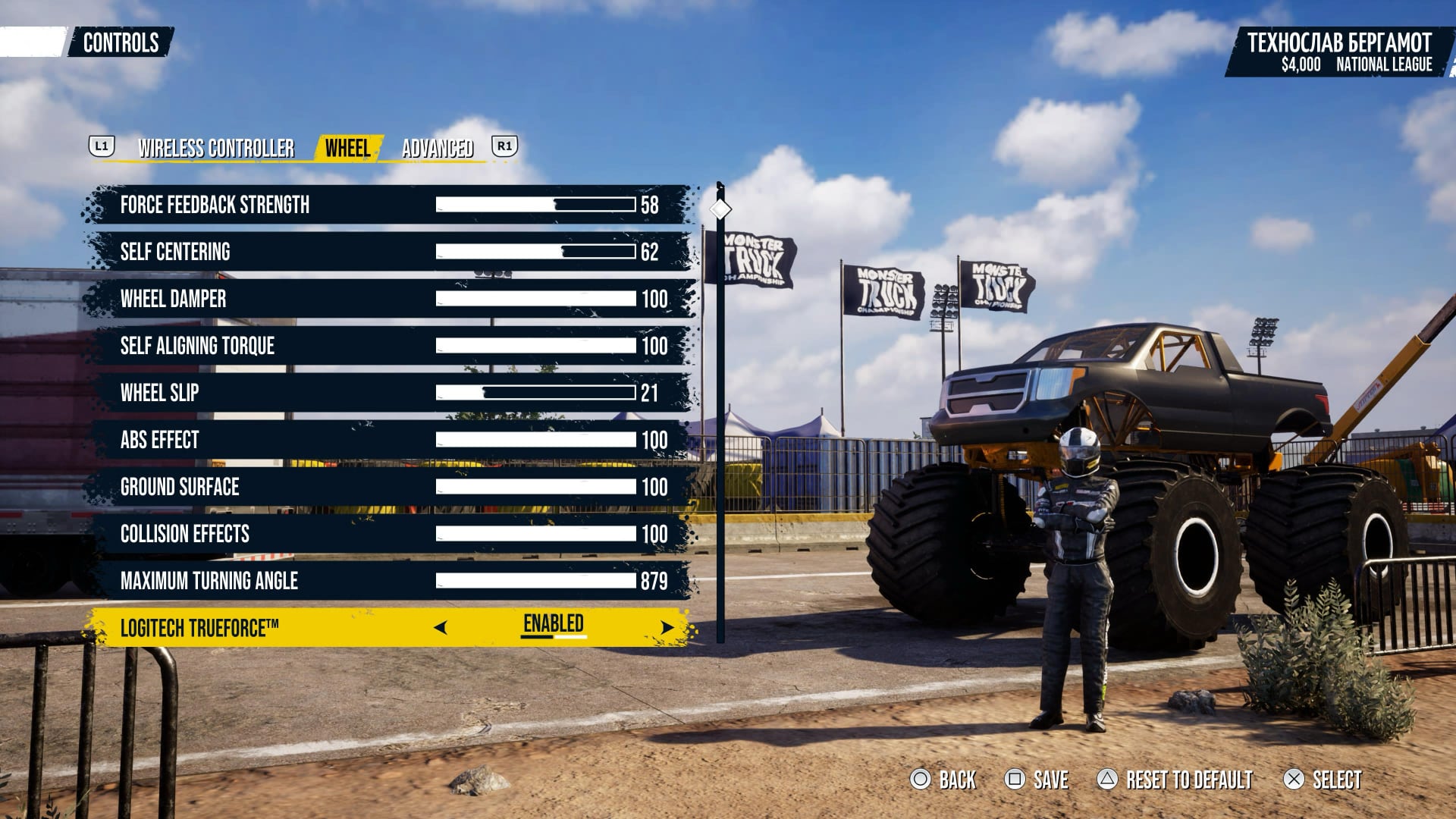Adjust the Collision Effects slider
The image size is (1456, 819).
click(535, 534)
